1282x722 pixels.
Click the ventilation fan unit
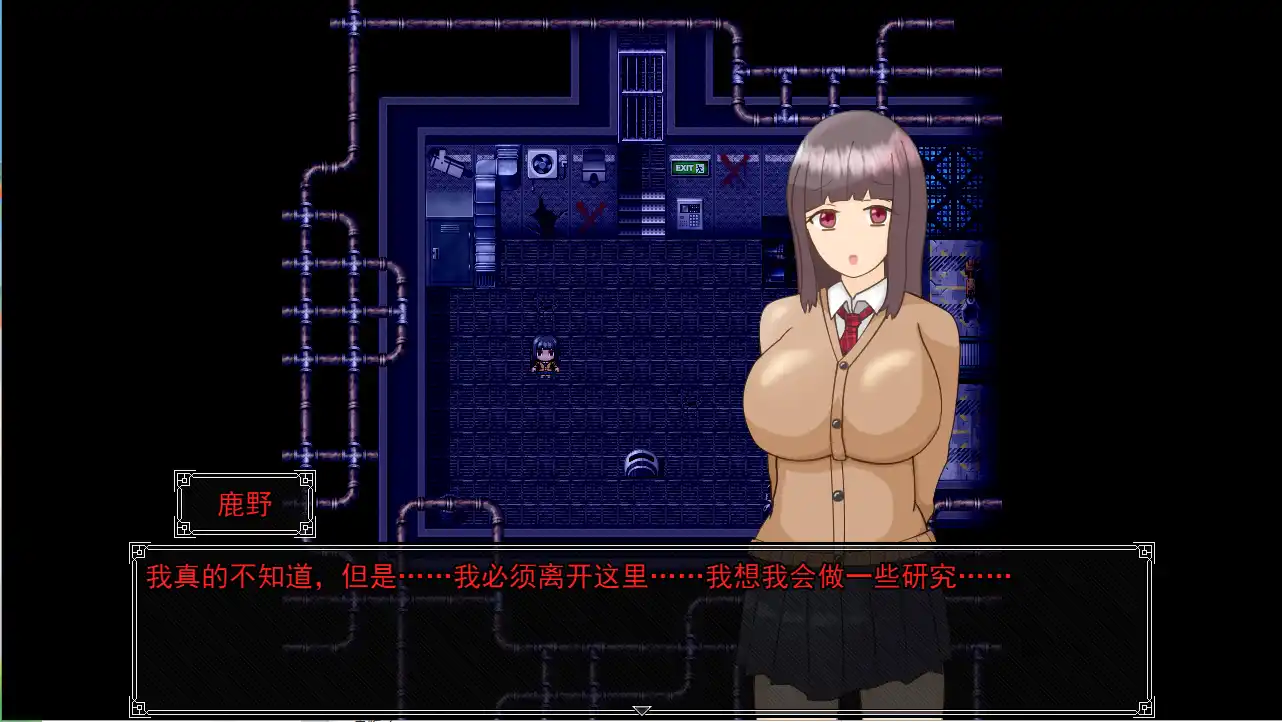[540, 163]
